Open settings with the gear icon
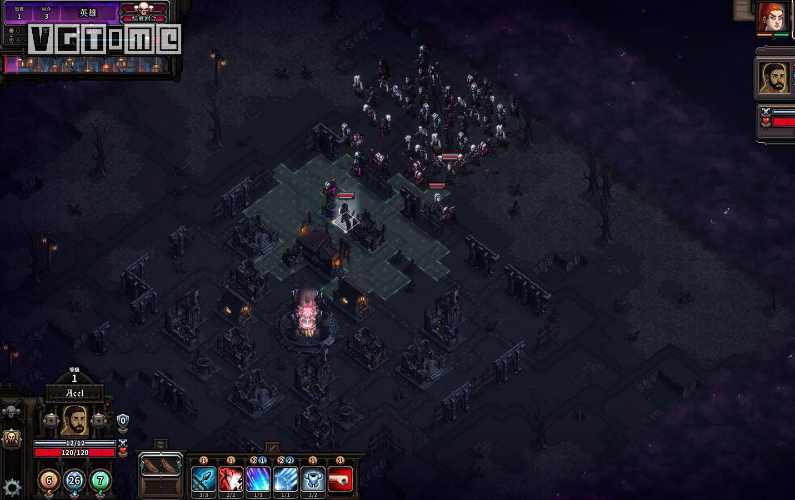Viewport: 795px width, 500px height. pos(12,489)
